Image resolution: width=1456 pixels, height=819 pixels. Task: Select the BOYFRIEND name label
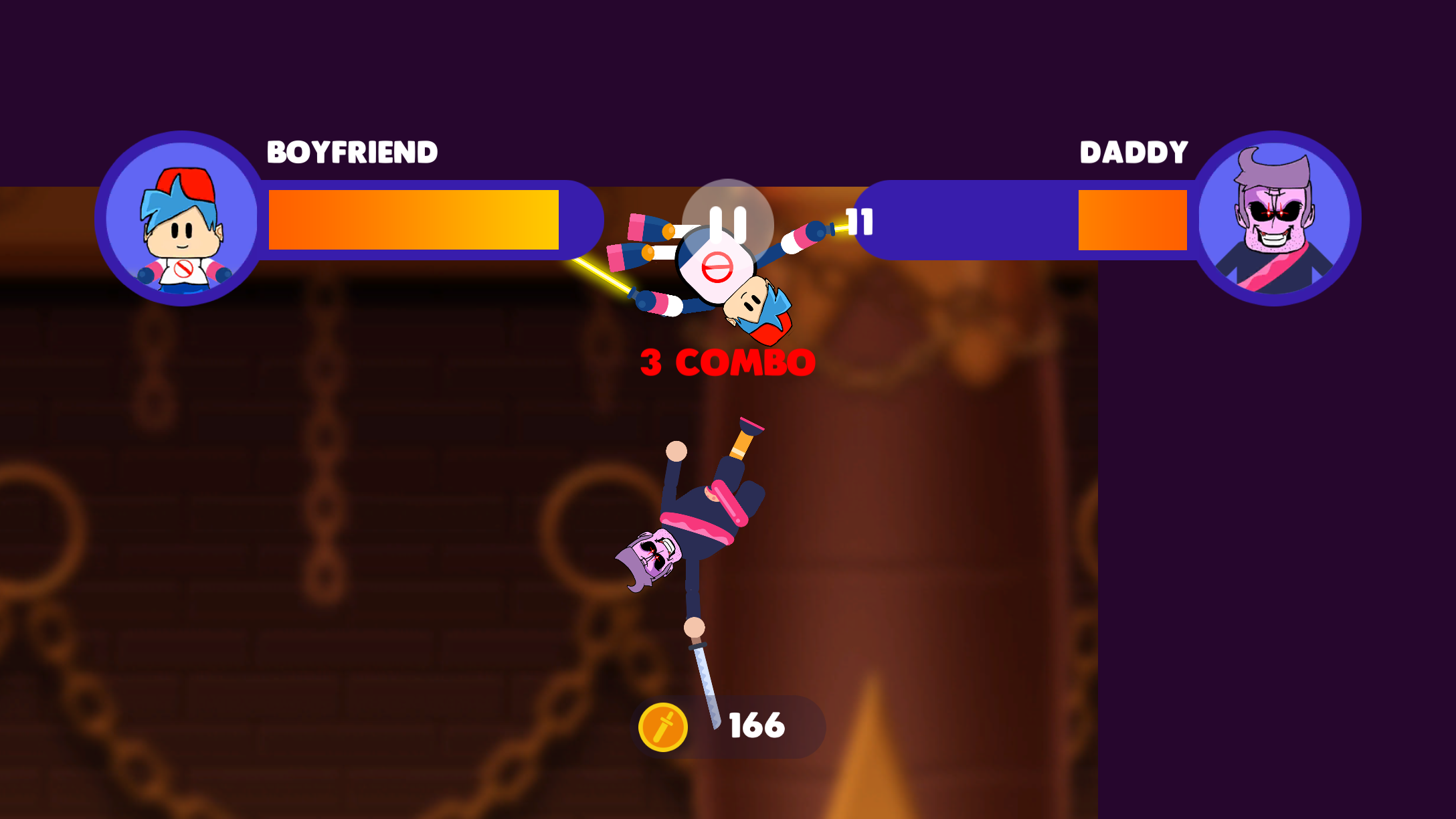[x=351, y=153]
